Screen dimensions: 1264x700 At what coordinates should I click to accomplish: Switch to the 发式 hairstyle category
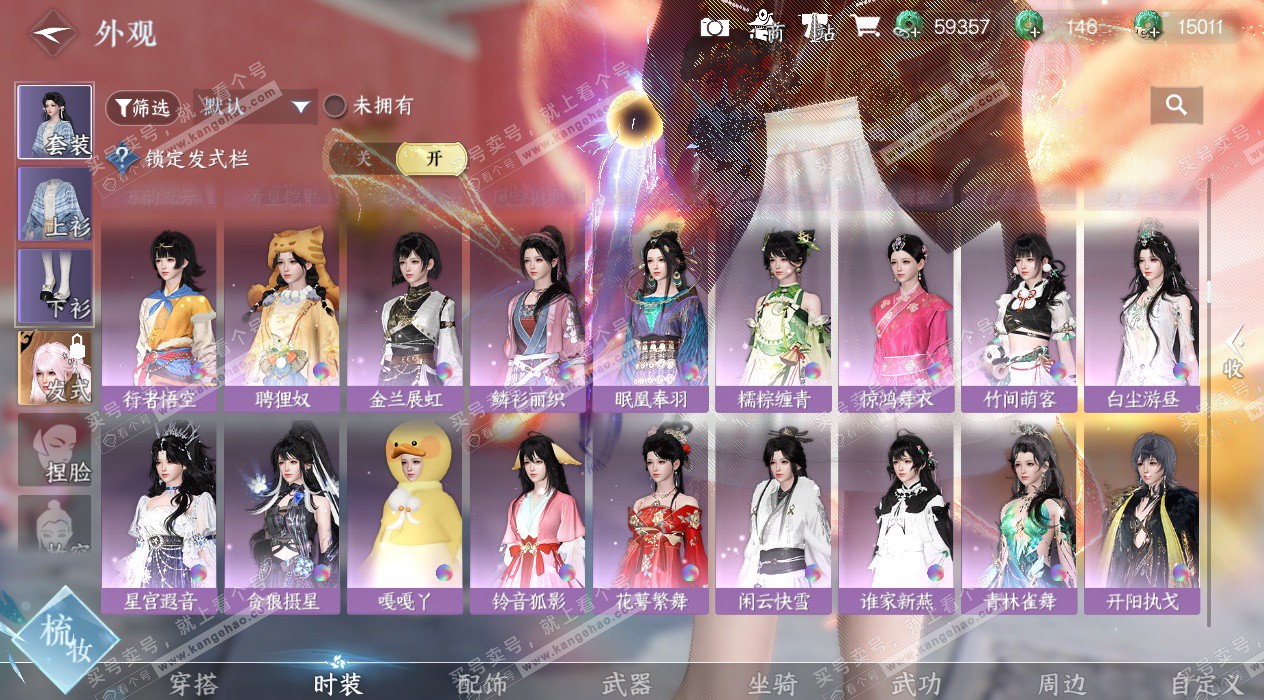[55, 368]
